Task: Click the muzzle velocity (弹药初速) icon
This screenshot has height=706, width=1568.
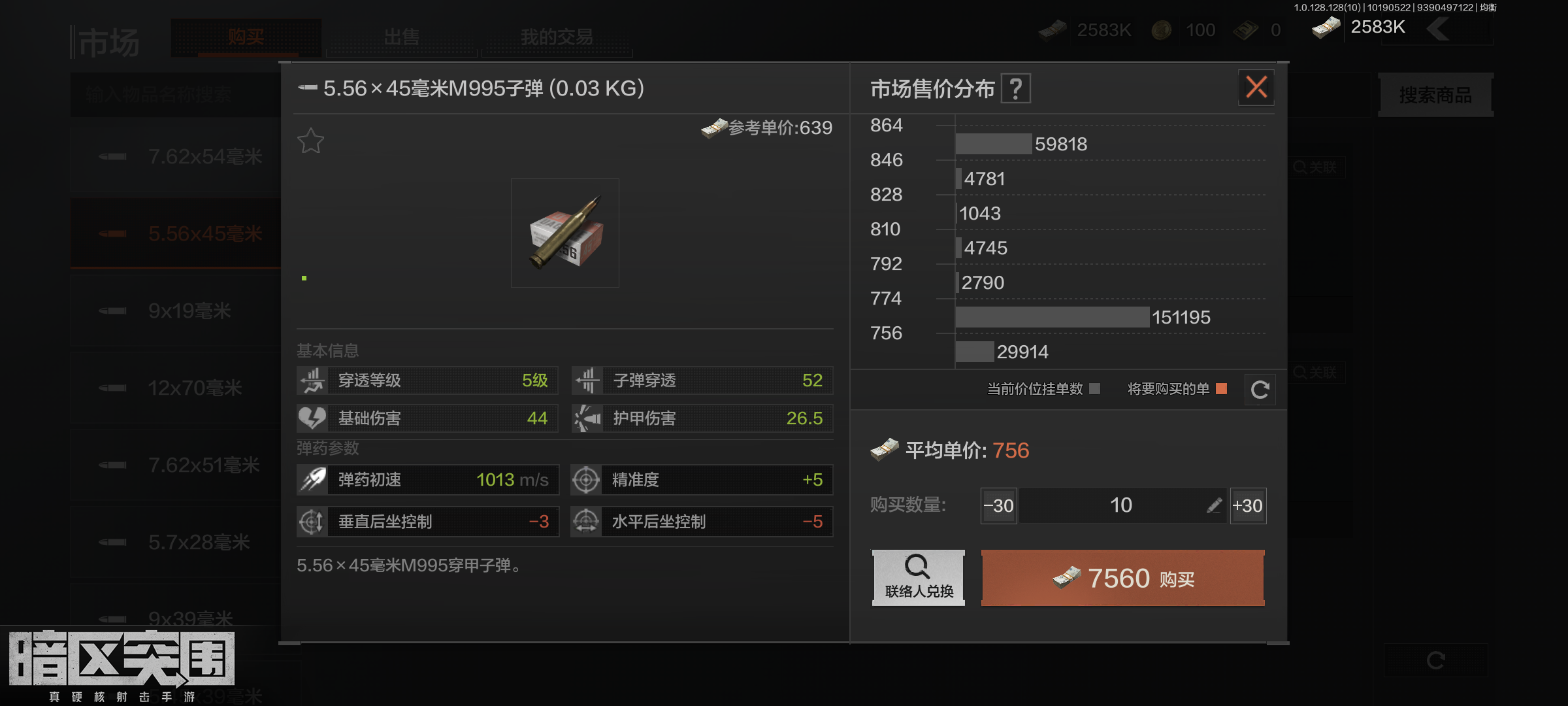Action: [312, 479]
